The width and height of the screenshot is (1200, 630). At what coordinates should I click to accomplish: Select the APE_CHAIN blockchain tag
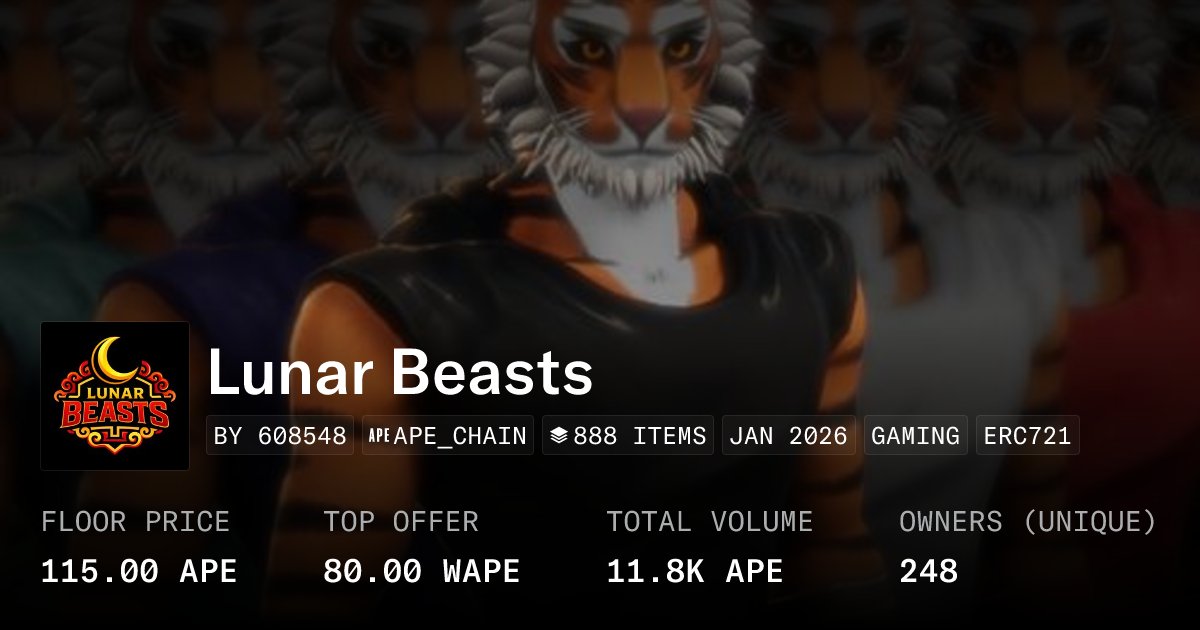pos(448,436)
